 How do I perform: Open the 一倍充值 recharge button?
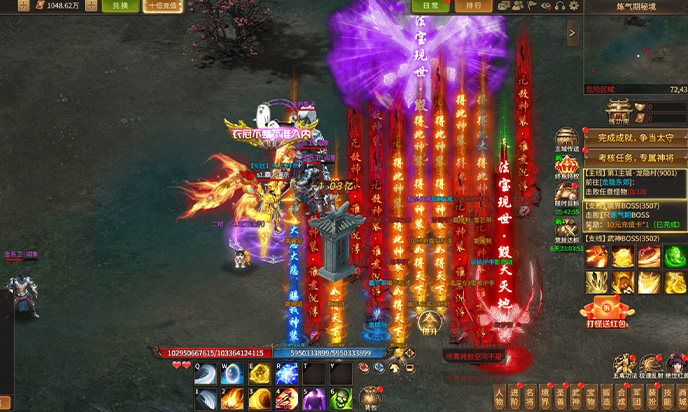(163, 6)
